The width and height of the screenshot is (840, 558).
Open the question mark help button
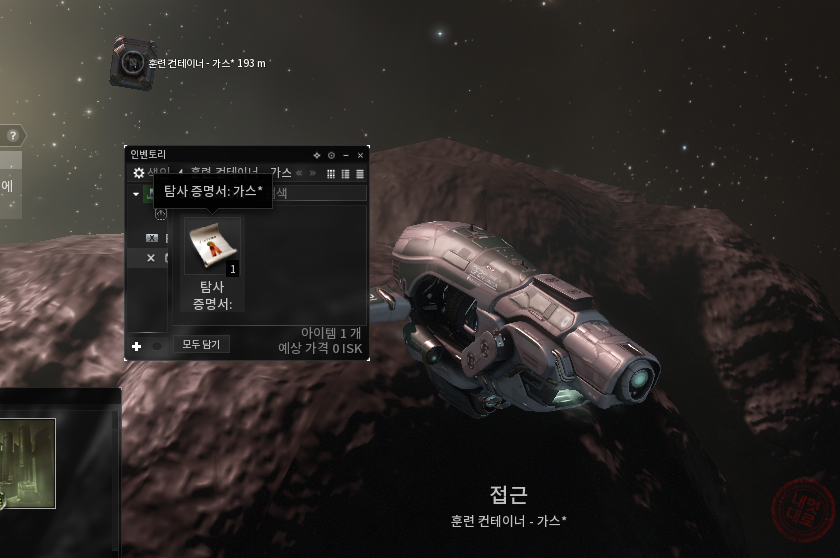13,136
